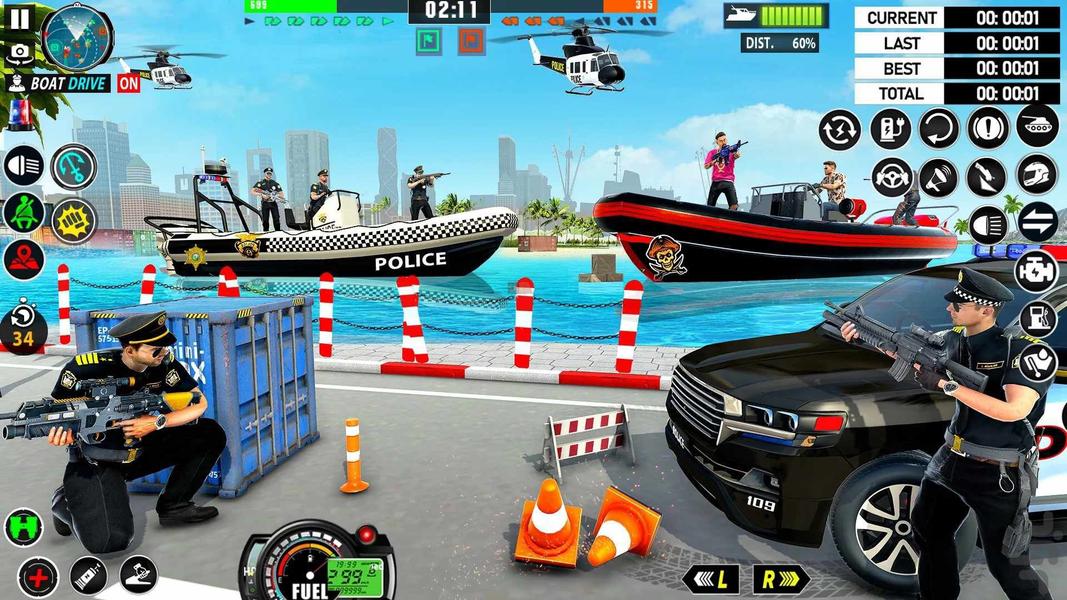Turn on the headlights on the left panel
Image resolution: width=1067 pixels, height=600 pixels.
point(22,166)
